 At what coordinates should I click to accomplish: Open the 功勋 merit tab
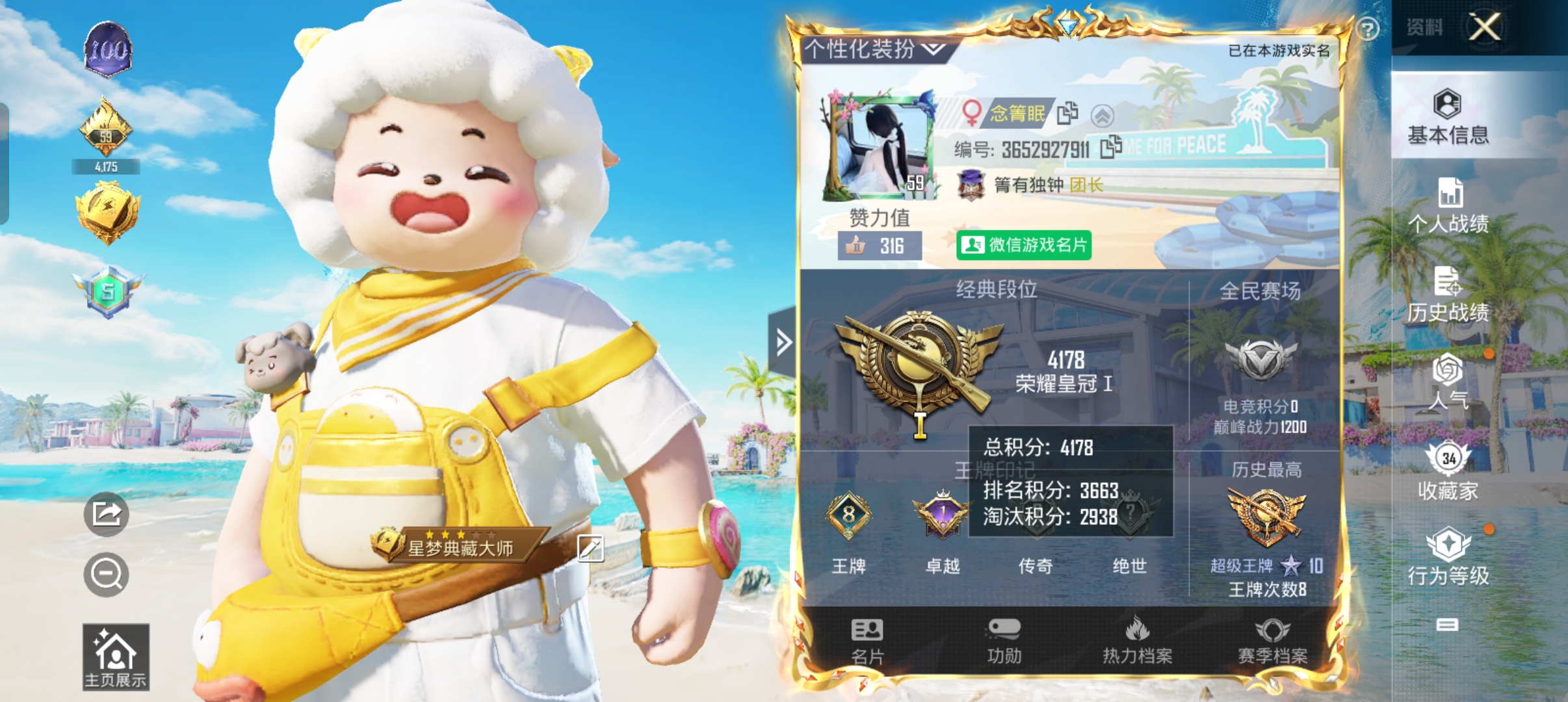click(x=1004, y=641)
